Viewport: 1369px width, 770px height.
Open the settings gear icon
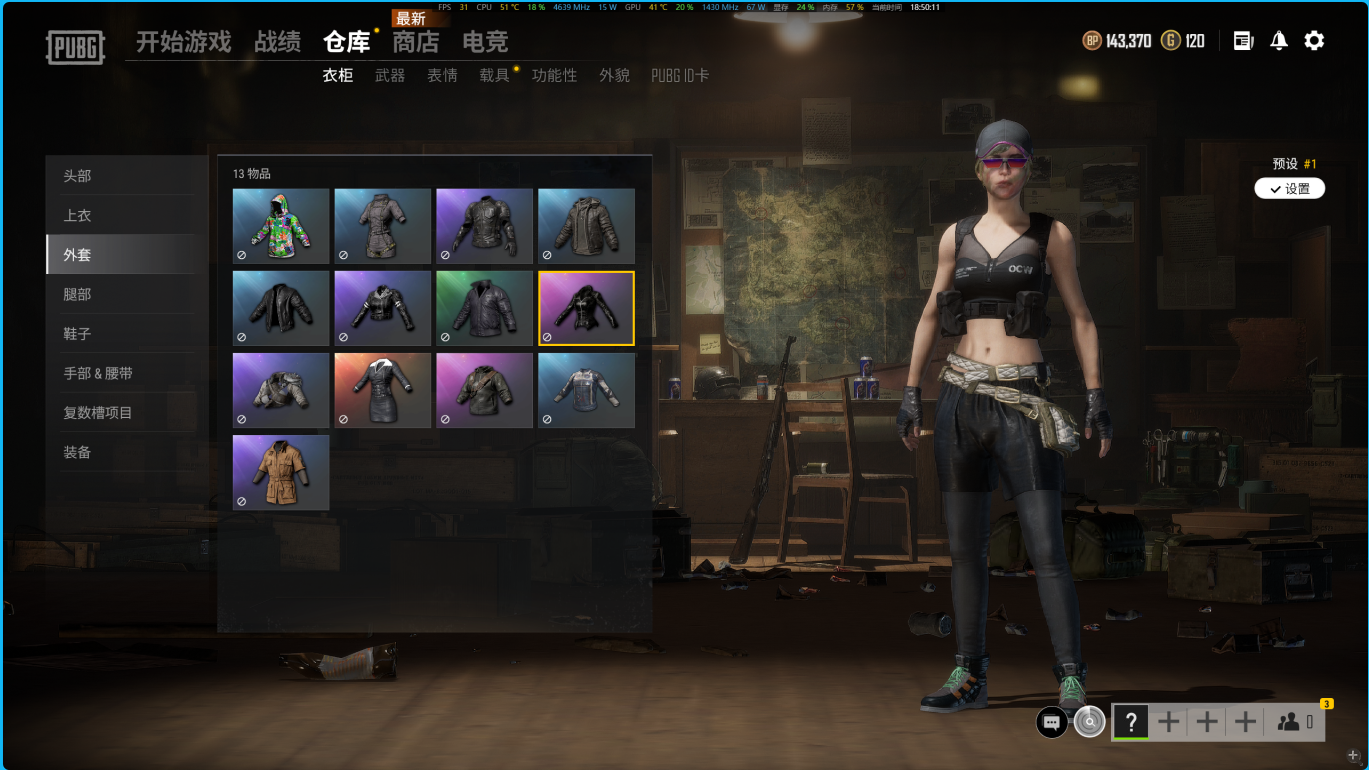coord(1314,41)
